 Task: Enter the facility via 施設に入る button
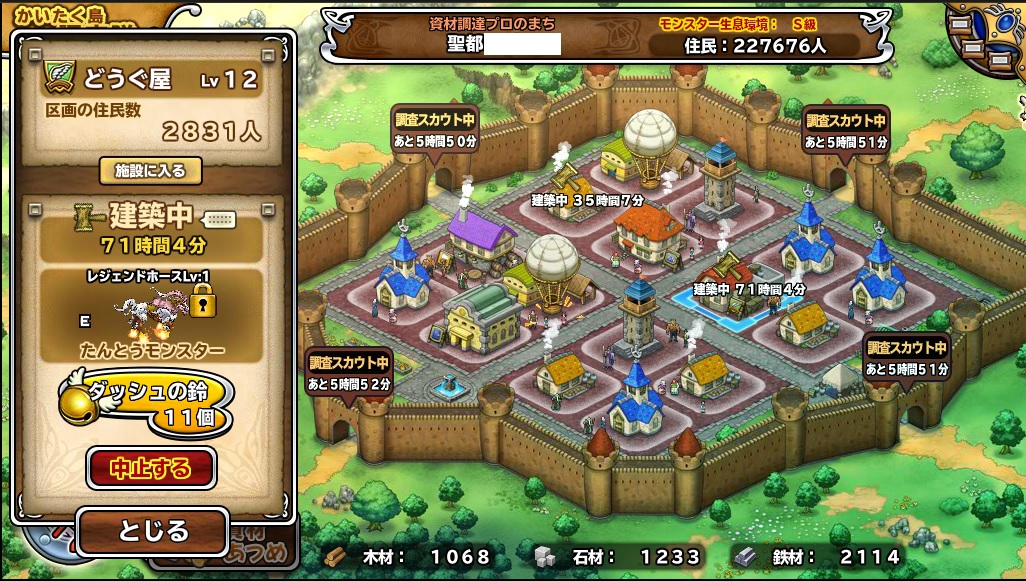(x=150, y=171)
